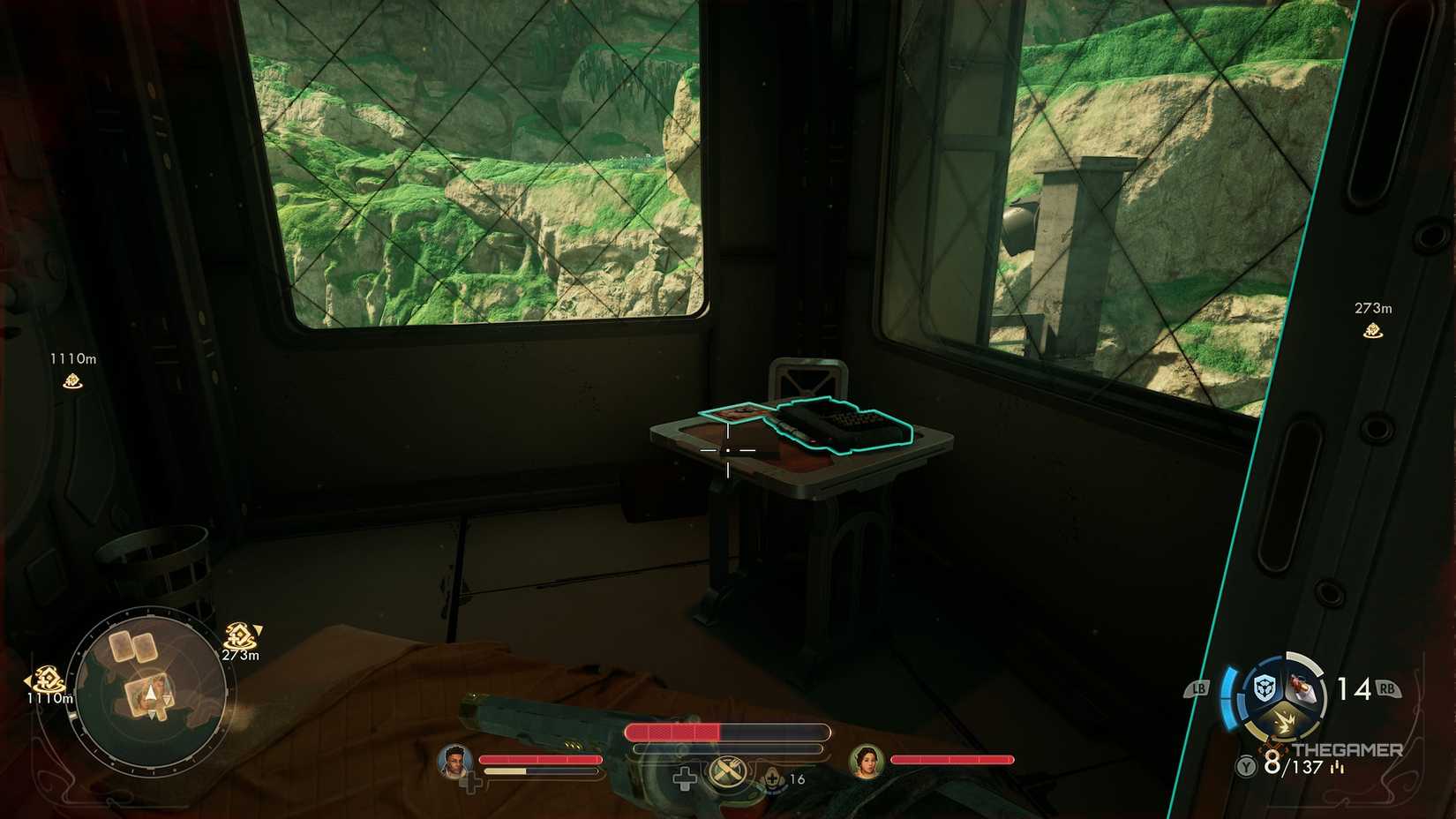Click the ammo count 8/137 label
The width and height of the screenshot is (1456, 819).
point(1292,765)
